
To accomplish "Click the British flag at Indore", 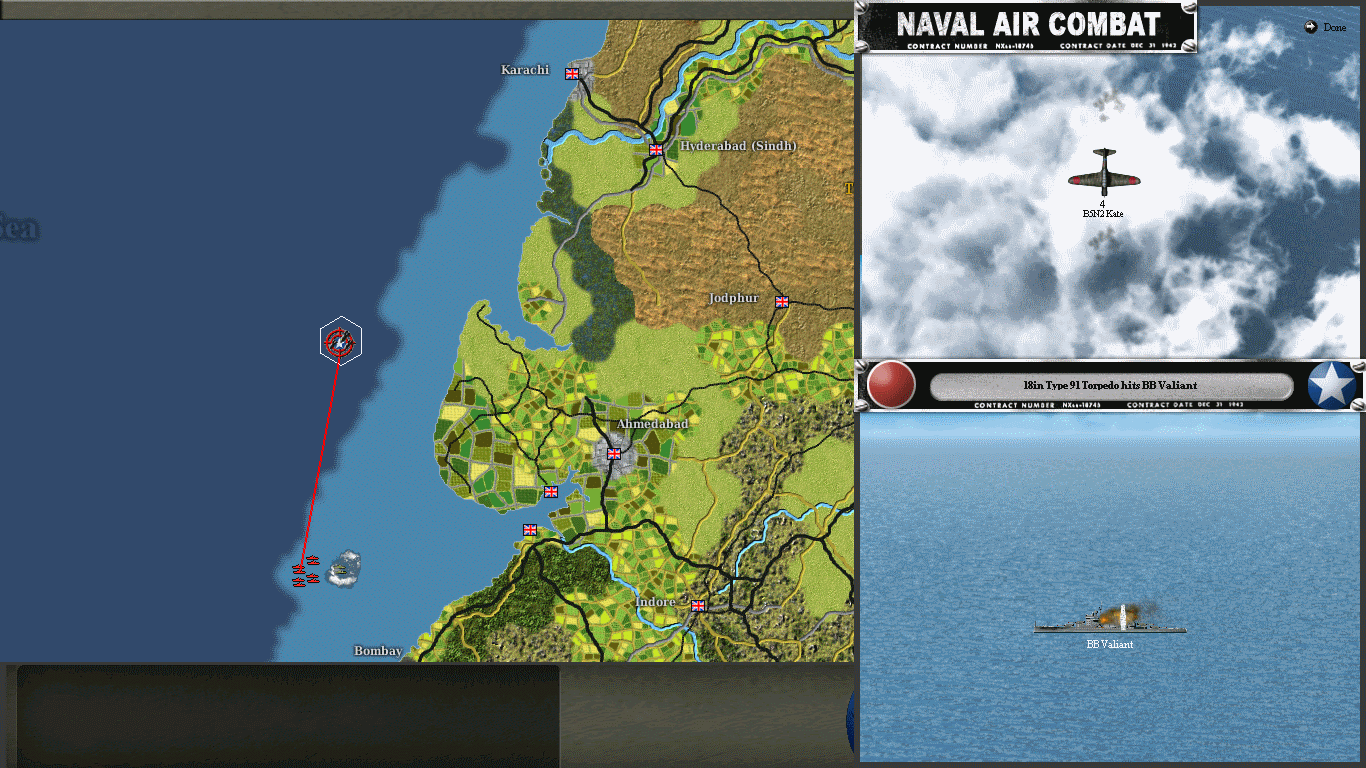I will (x=697, y=605).
